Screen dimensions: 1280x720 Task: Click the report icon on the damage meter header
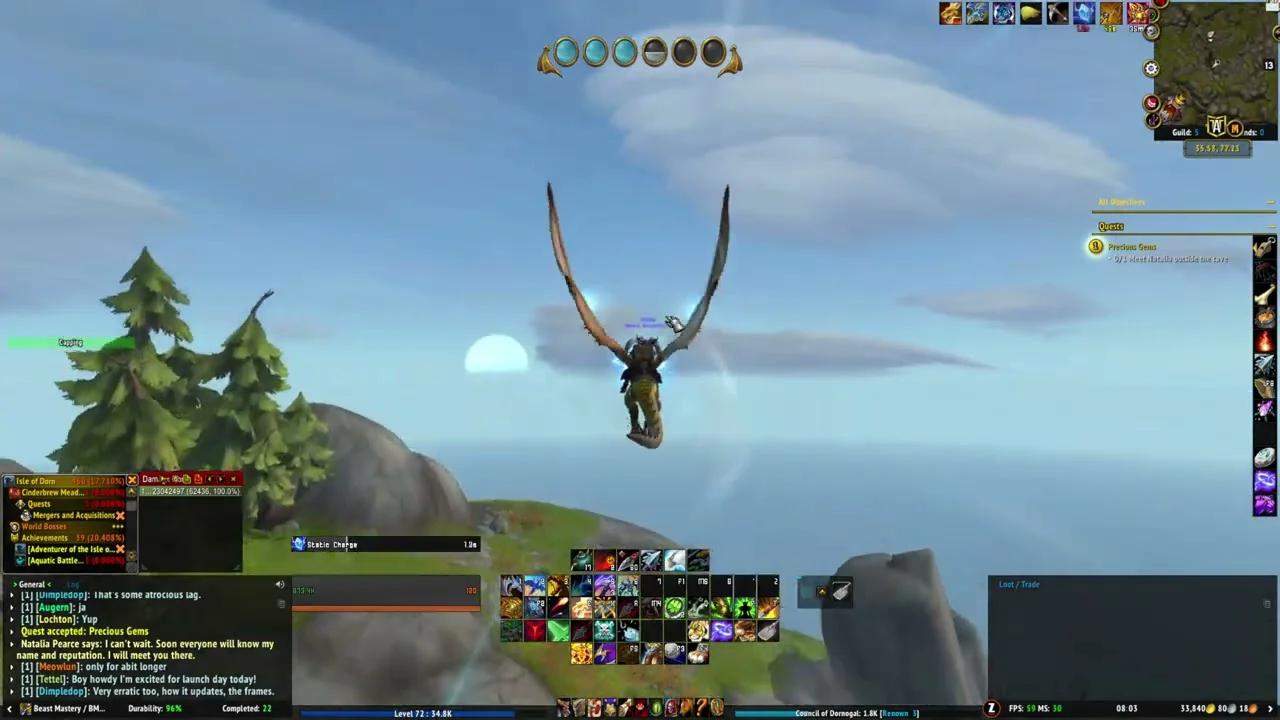click(x=198, y=479)
